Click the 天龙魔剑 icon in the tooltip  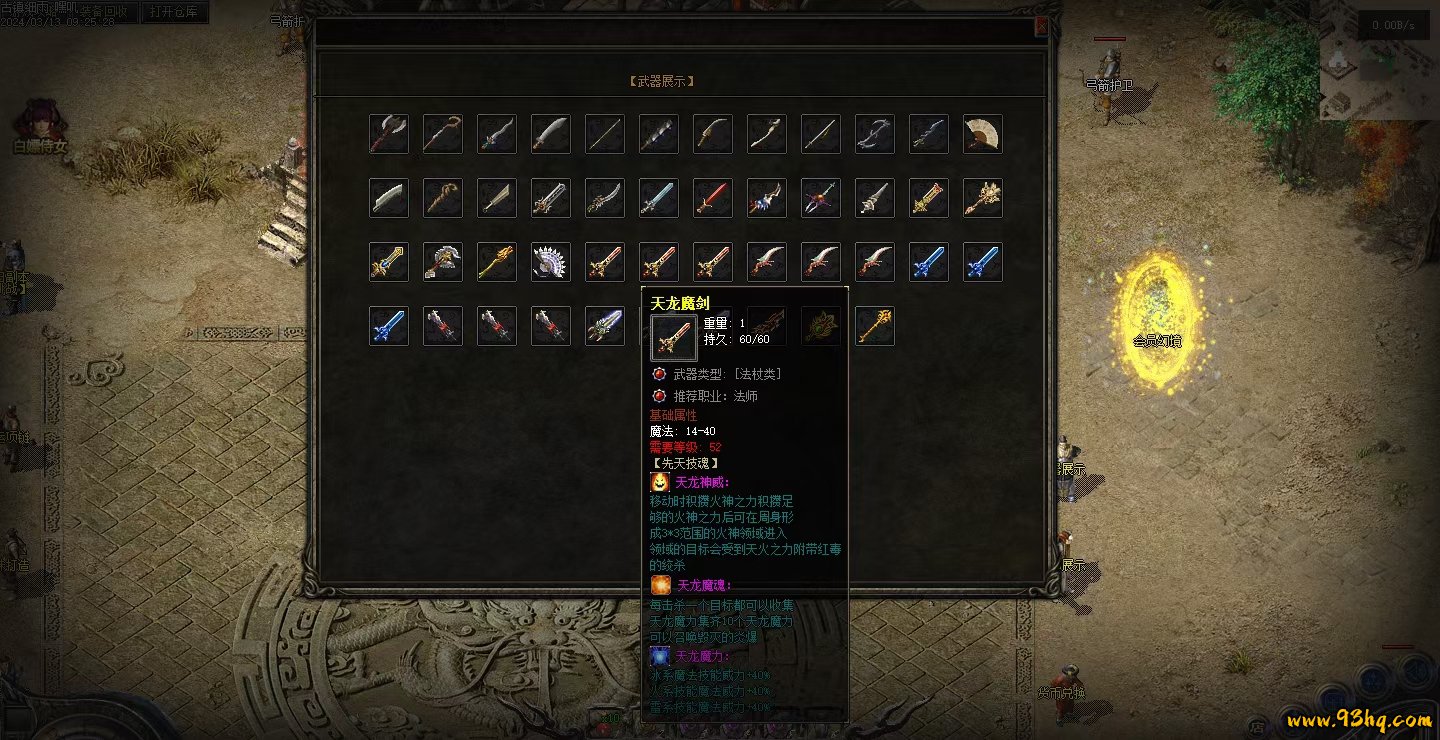[x=673, y=338]
